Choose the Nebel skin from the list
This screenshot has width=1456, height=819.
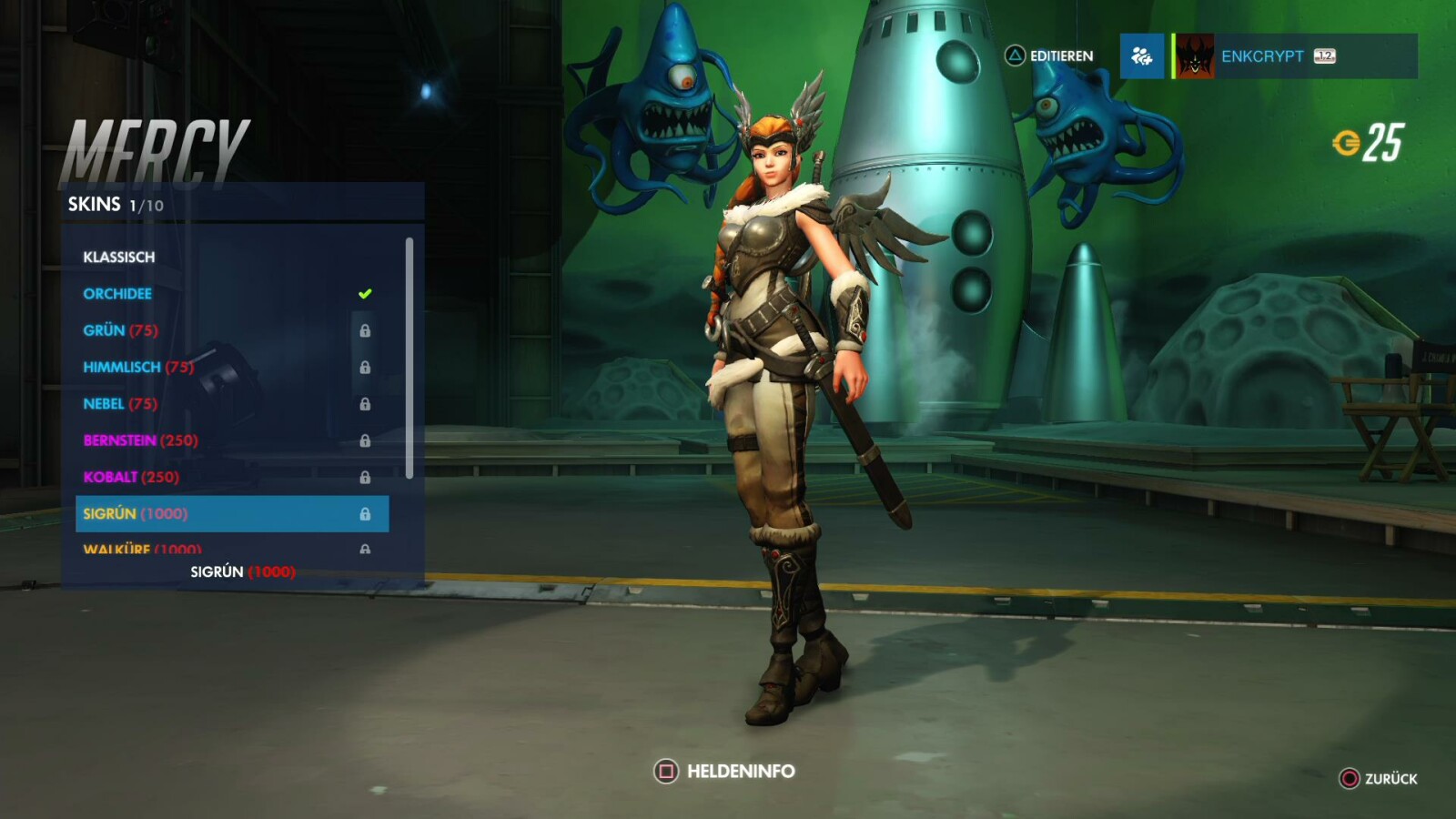(118, 403)
